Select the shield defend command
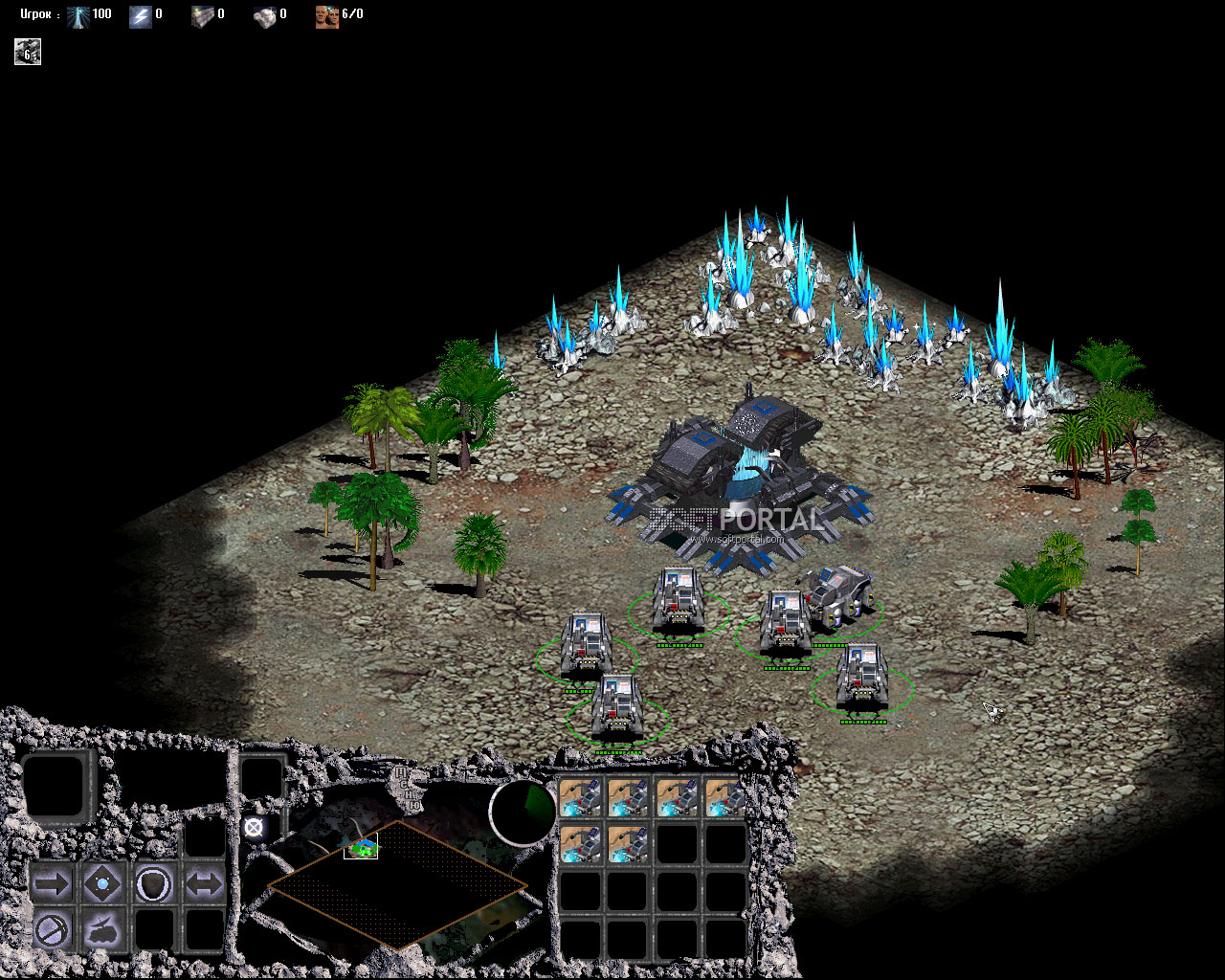The height and width of the screenshot is (980, 1225). click(x=153, y=883)
